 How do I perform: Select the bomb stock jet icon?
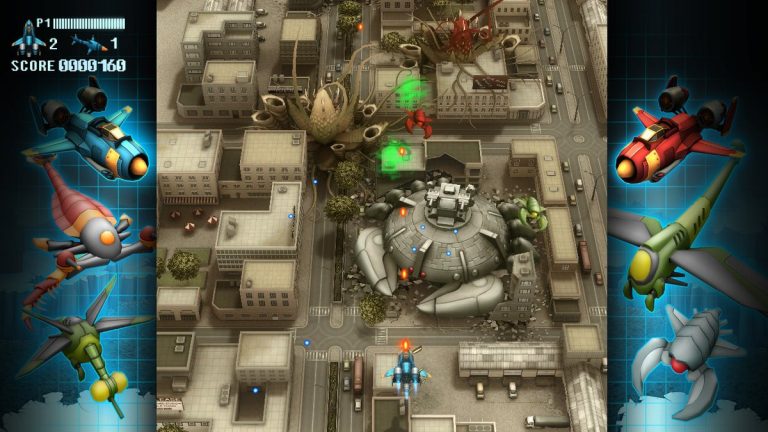click(x=88, y=44)
